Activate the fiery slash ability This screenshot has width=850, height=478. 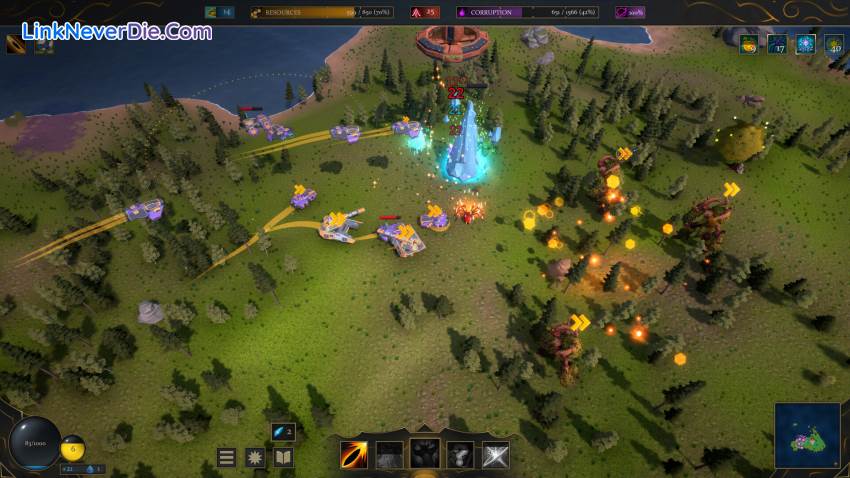tap(353, 455)
